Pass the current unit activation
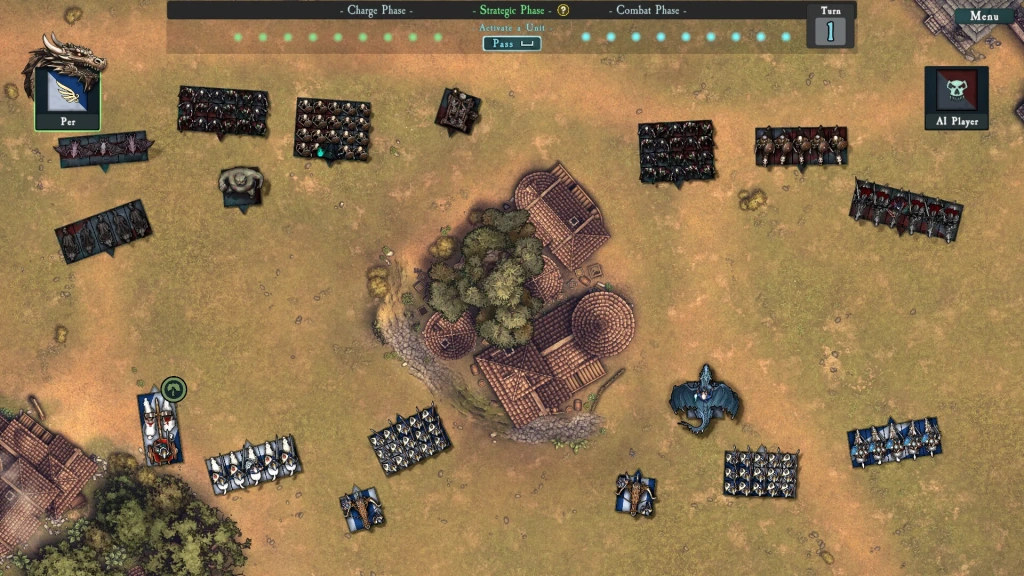 coord(511,44)
